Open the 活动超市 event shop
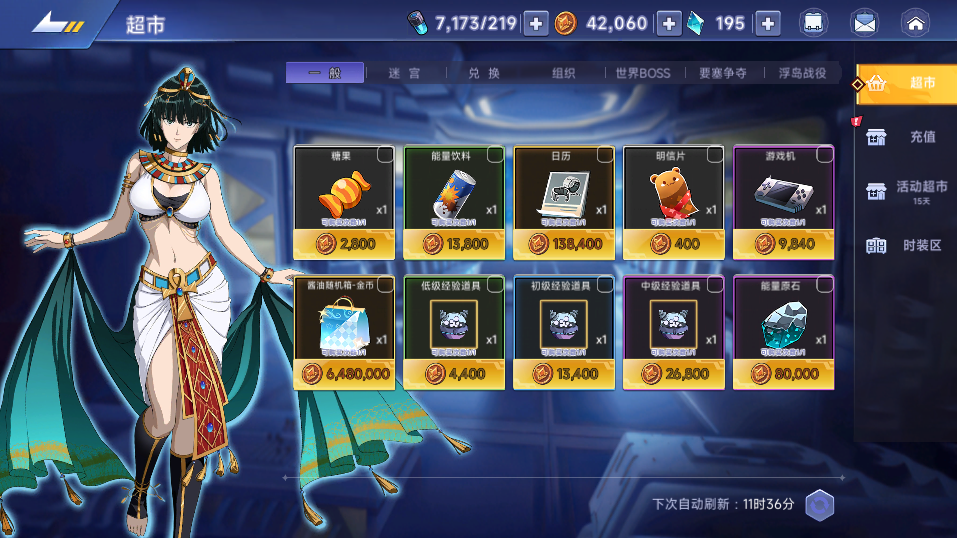Screen dimensions: 957x538 [908, 188]
